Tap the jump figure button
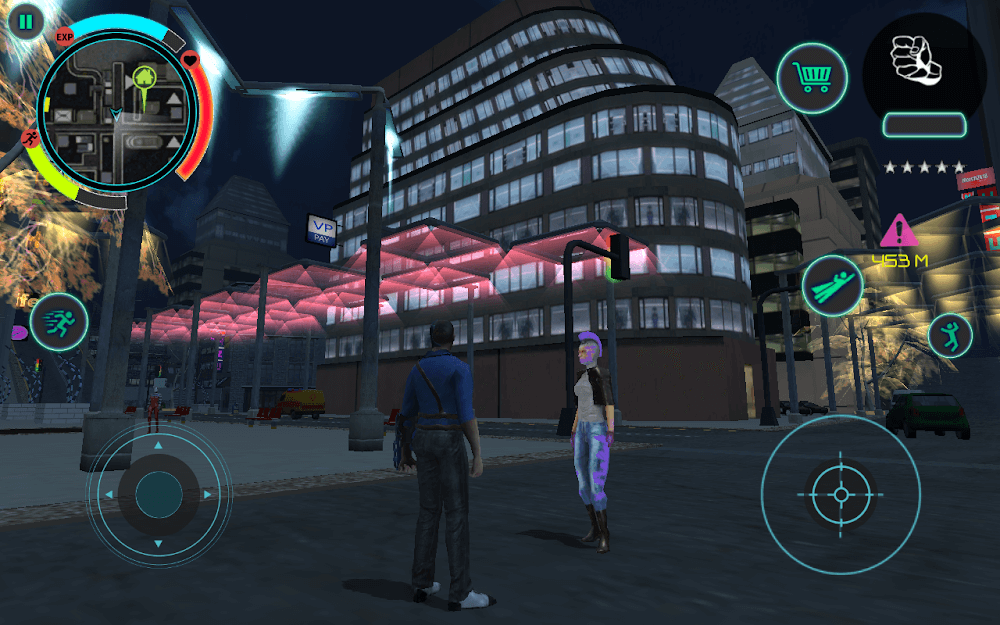The image size is (1000, 625). (x=949, y=336)
